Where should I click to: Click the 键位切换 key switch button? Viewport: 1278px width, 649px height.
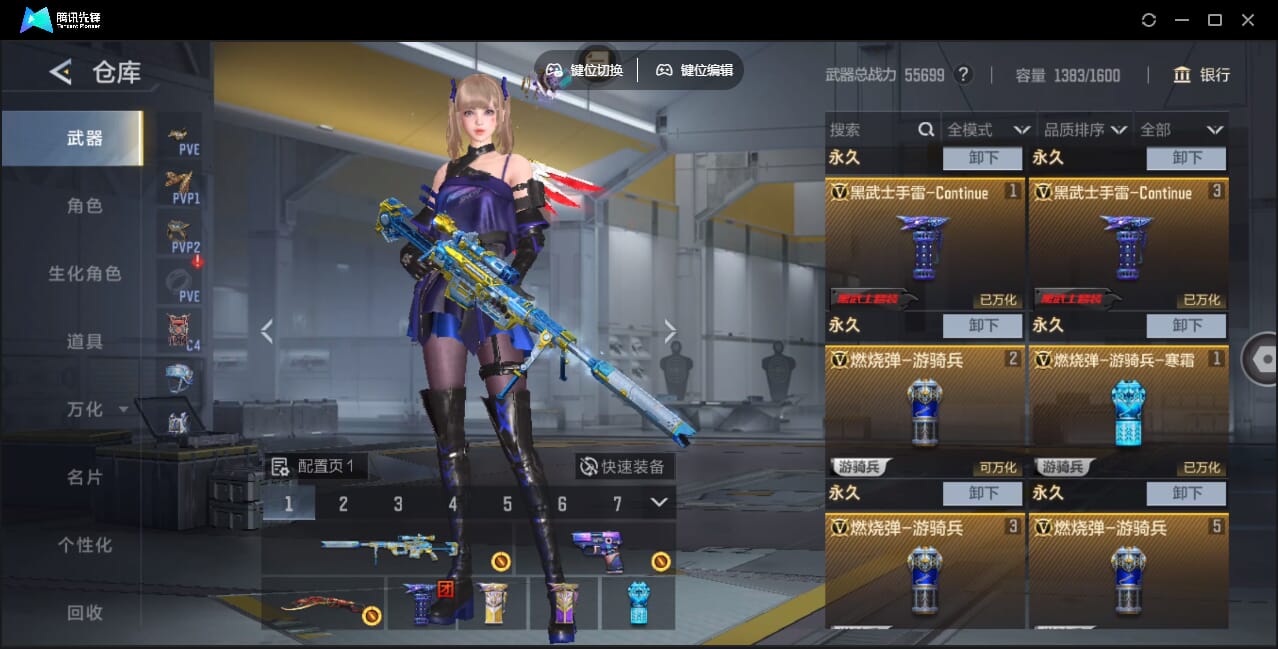tap(585, 70)
